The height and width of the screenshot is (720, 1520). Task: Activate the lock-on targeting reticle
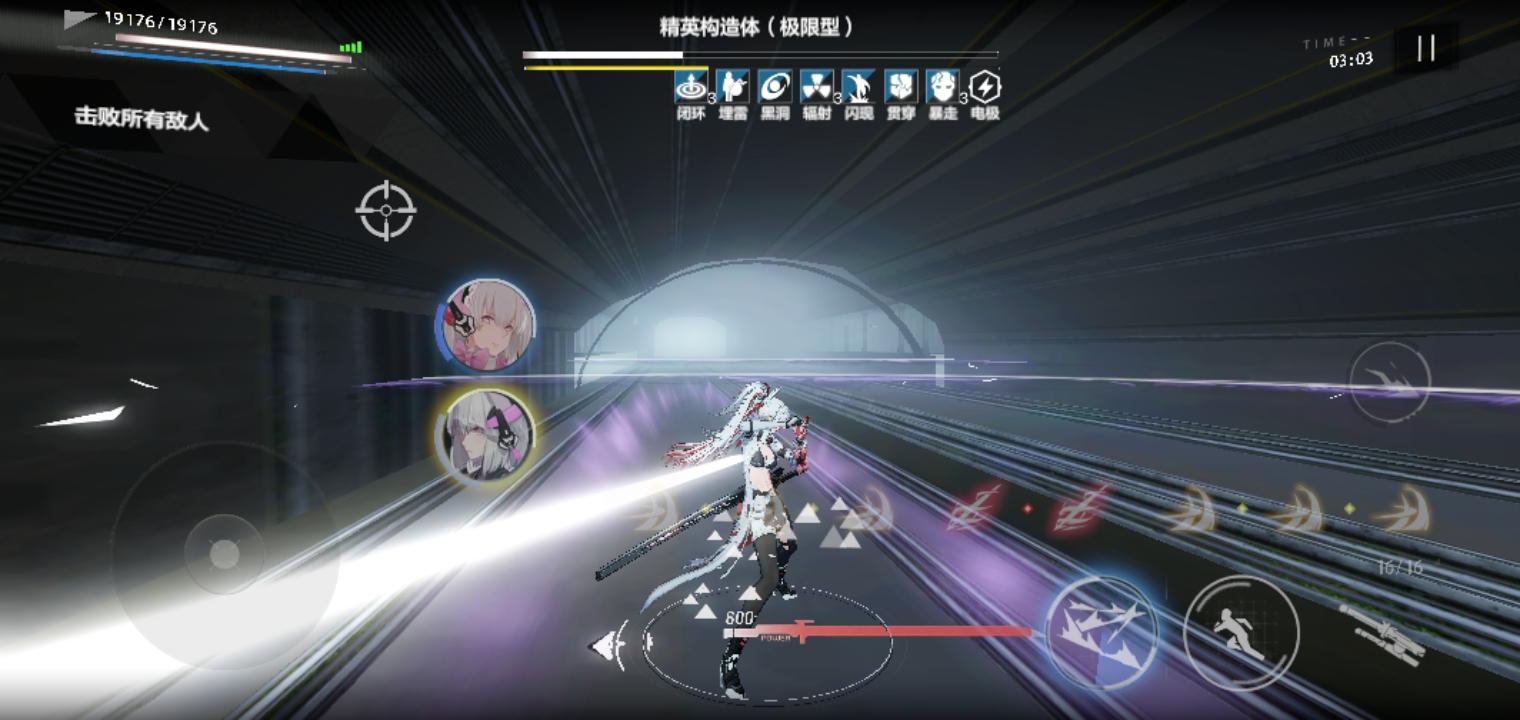pyautogui.click(x=384, y=211)
